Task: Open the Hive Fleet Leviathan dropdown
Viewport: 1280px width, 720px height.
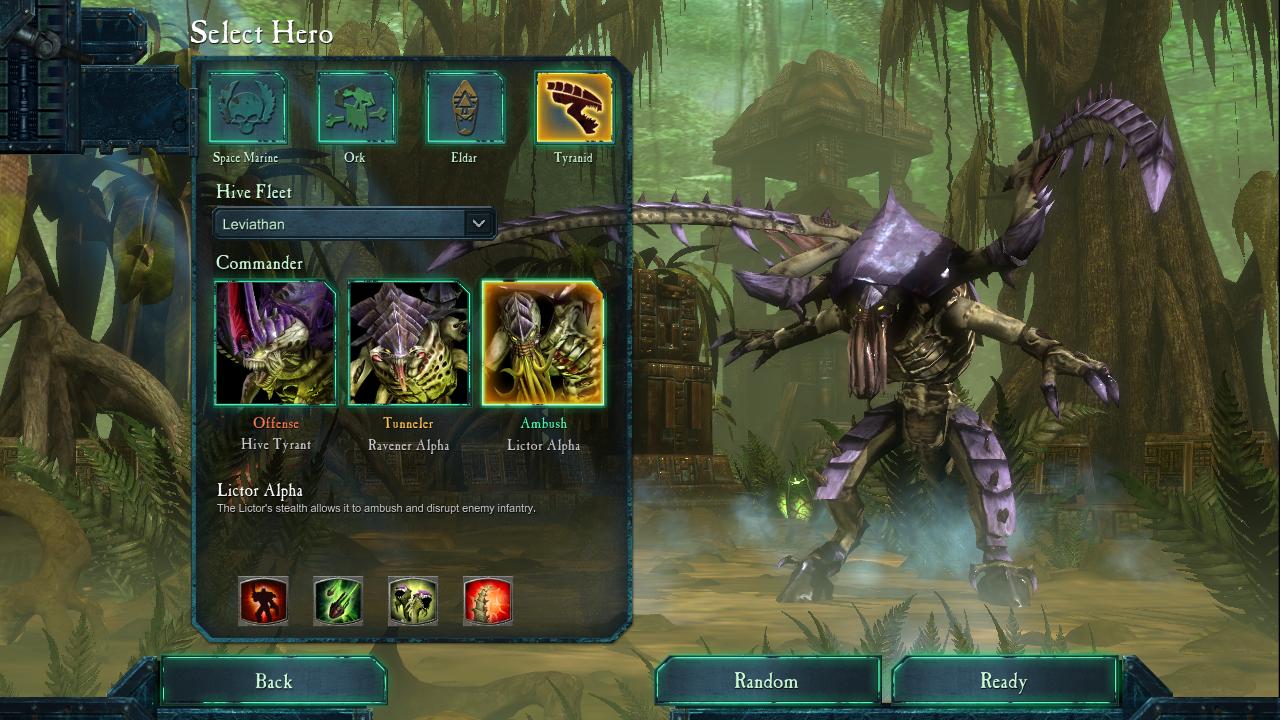Action: 355,224
